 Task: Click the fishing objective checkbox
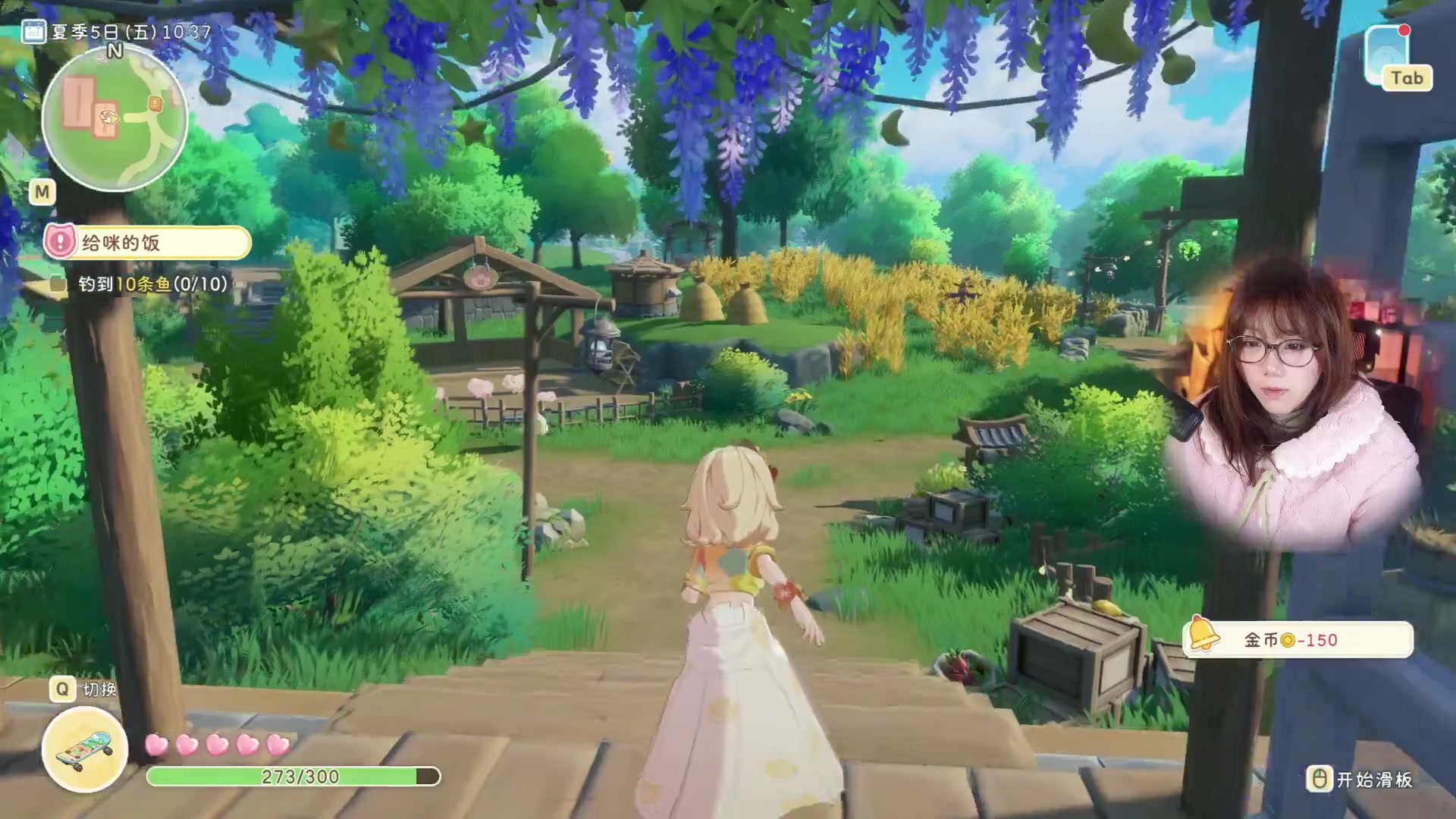(x=58, y=284)
